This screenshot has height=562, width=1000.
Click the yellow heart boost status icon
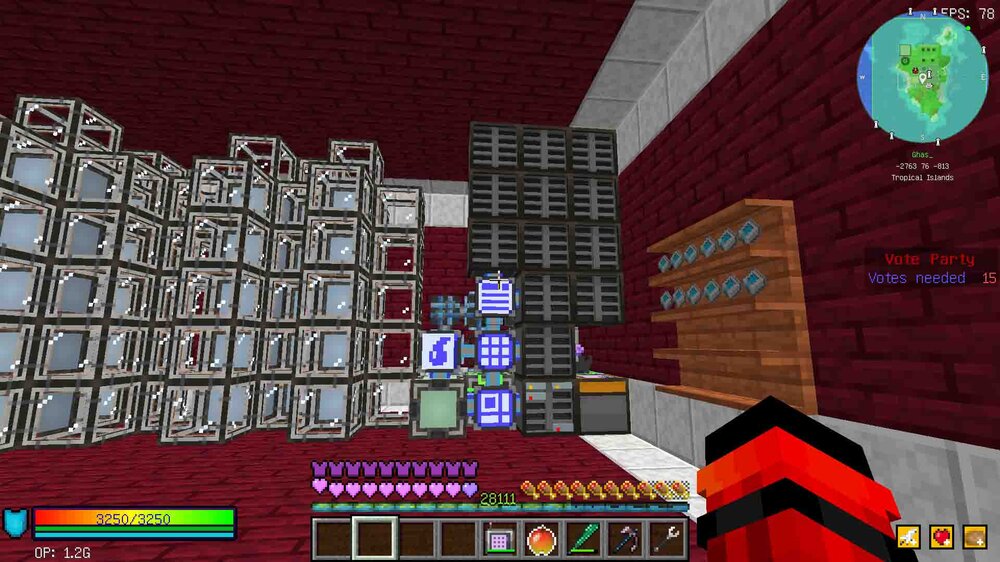(941, 538)
